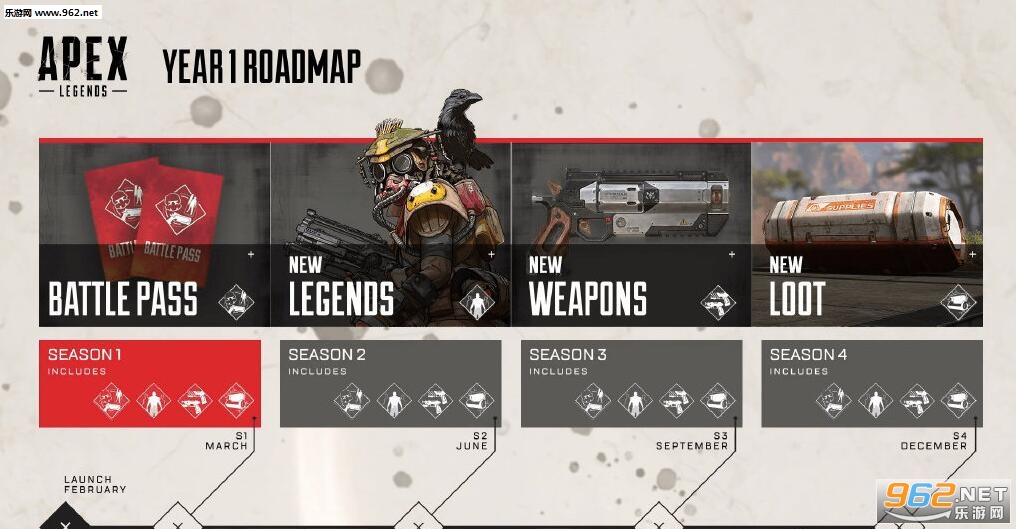
Task: Select the red Season 1 card
Action: click(150, 383)
